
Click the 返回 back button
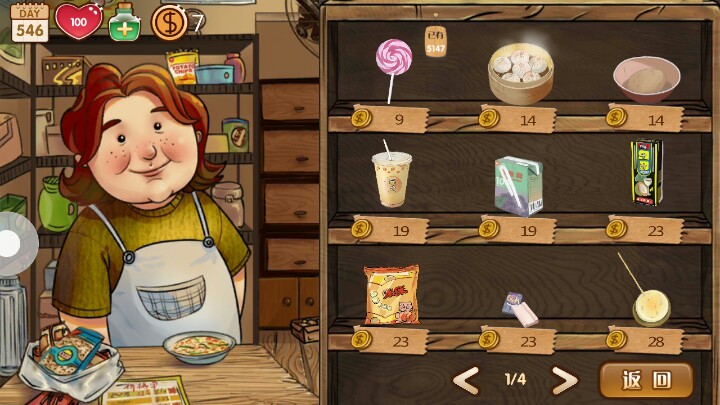[x=645, y=380]
